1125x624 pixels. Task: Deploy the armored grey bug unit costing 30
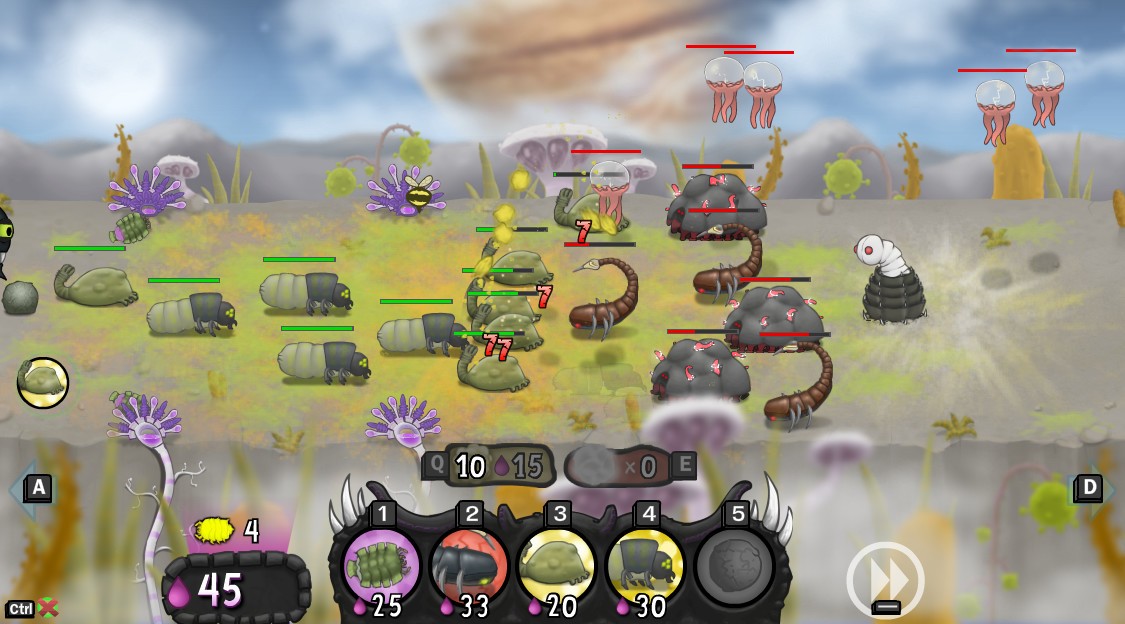tap(645, 565)
